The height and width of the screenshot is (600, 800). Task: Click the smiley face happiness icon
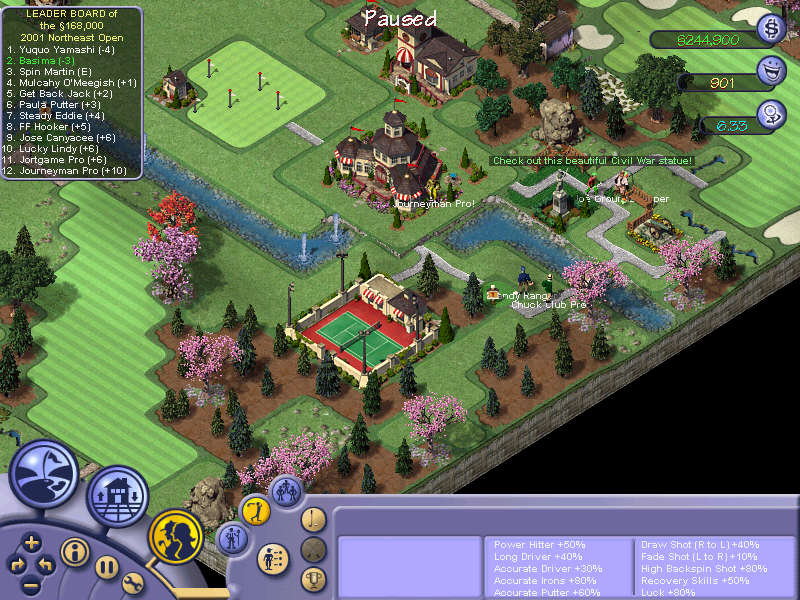point(771,71)
